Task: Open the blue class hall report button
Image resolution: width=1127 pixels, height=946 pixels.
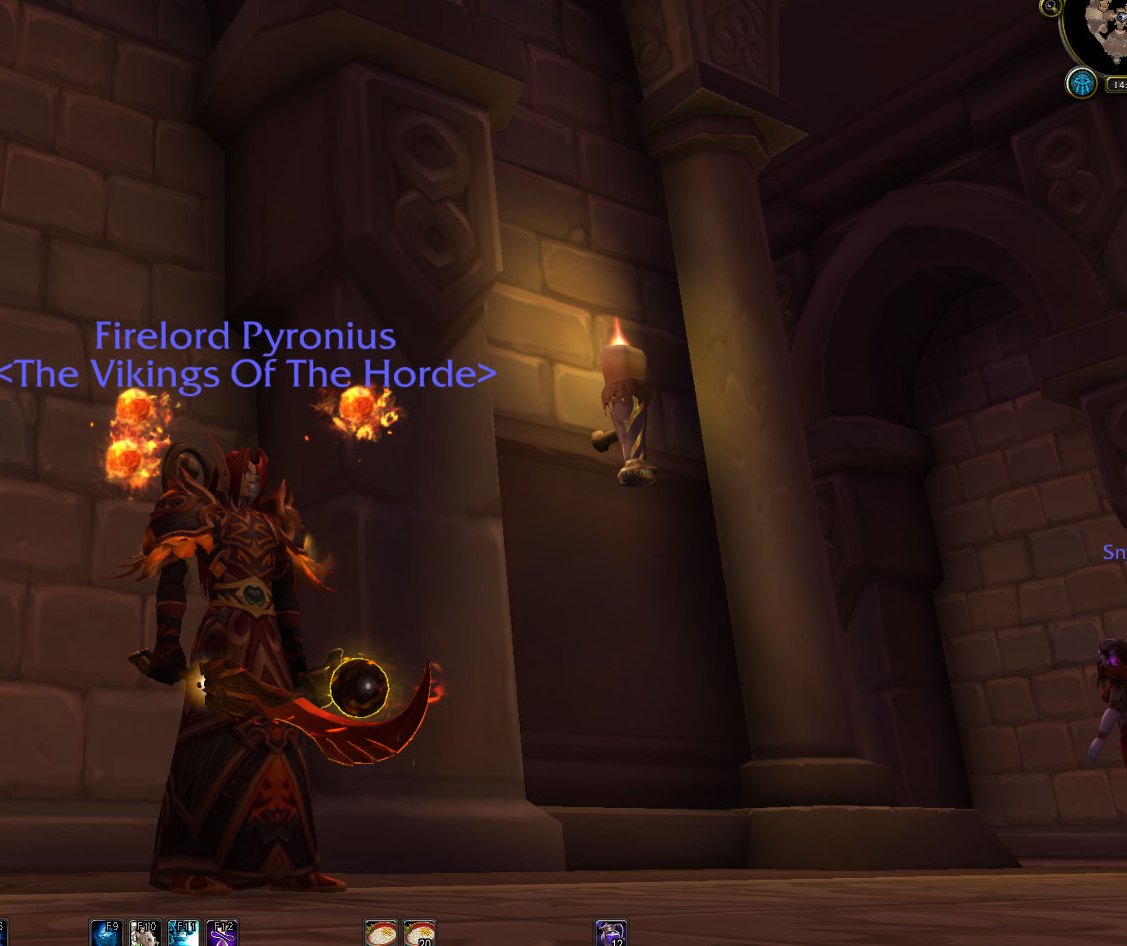Action: tap(1080, 82)
